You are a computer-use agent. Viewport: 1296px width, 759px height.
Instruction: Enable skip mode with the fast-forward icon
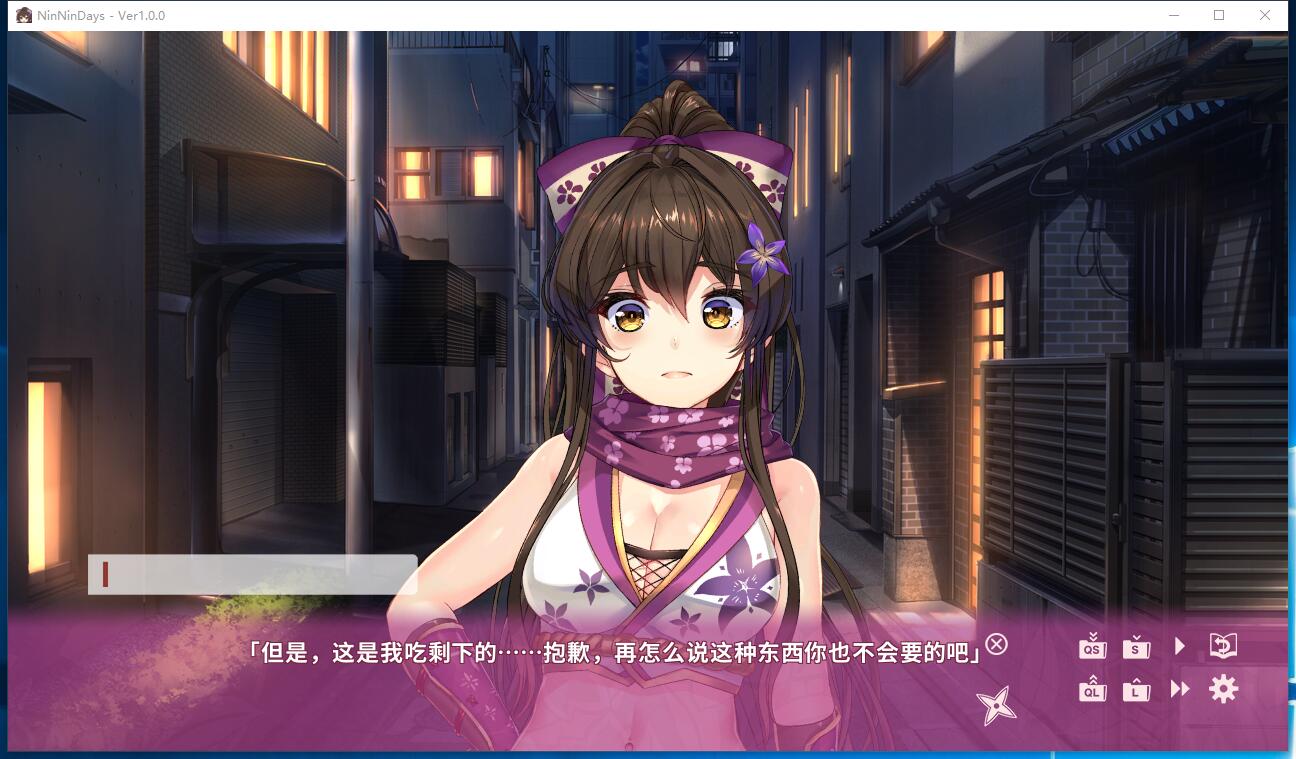[1179, 689]
